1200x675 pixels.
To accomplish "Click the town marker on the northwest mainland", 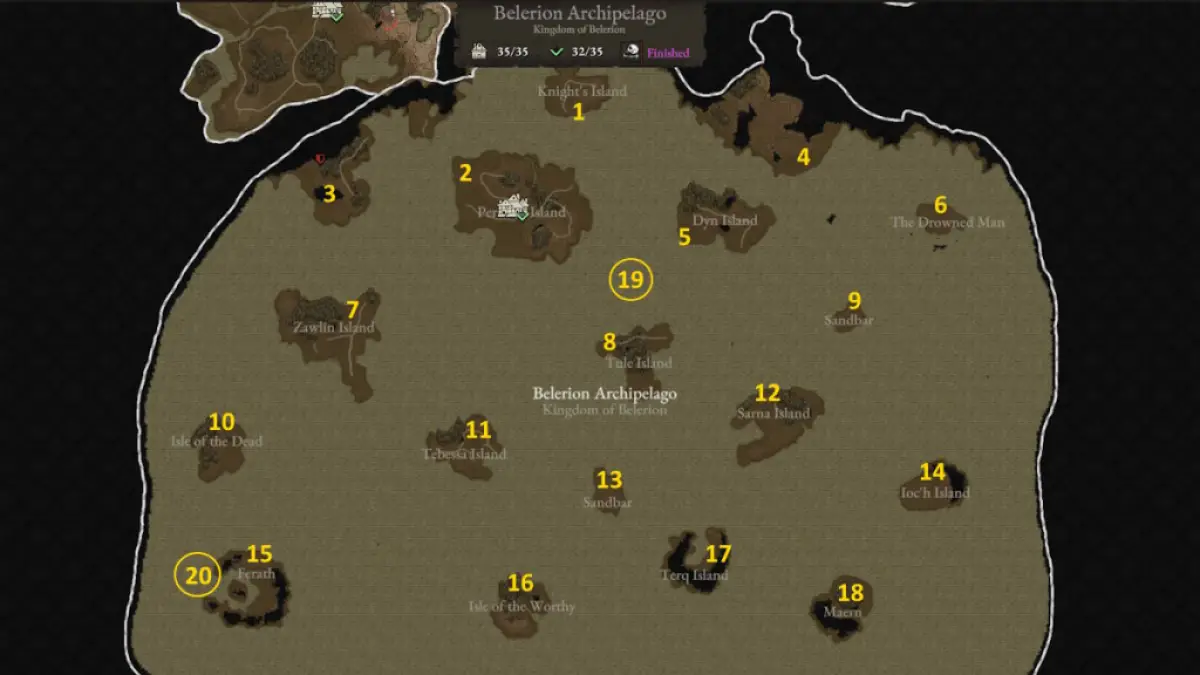I will pos(326,10).
